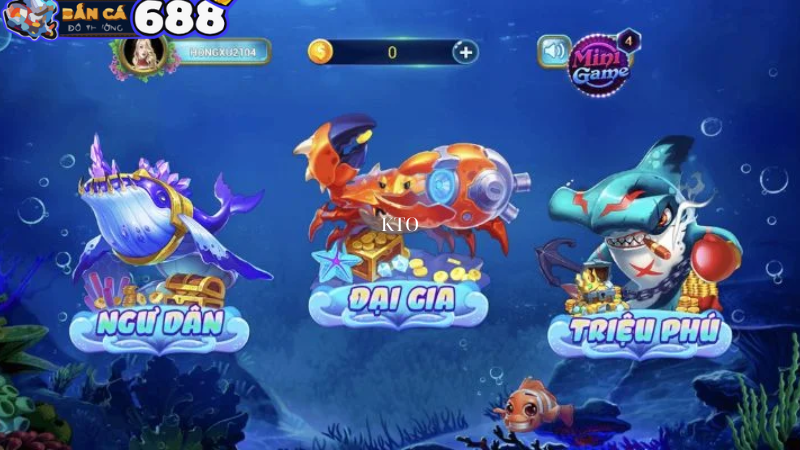This screenshot has width=800, height=450.
Task: Select the Ngư Dân whale room
Action: [160, 250]
